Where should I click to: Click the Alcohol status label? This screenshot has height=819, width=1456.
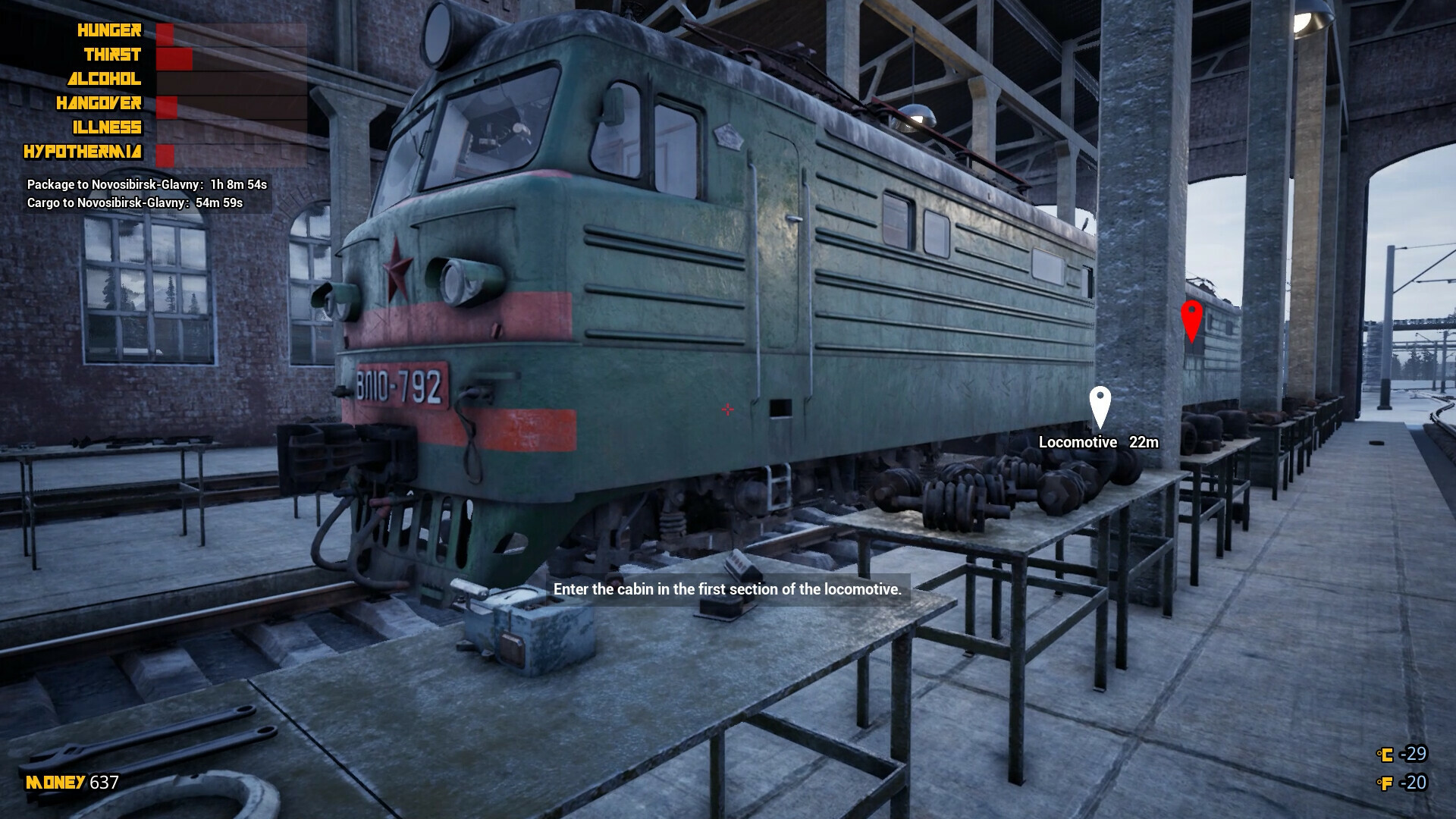pyautogui.click(x=105, y=79)
